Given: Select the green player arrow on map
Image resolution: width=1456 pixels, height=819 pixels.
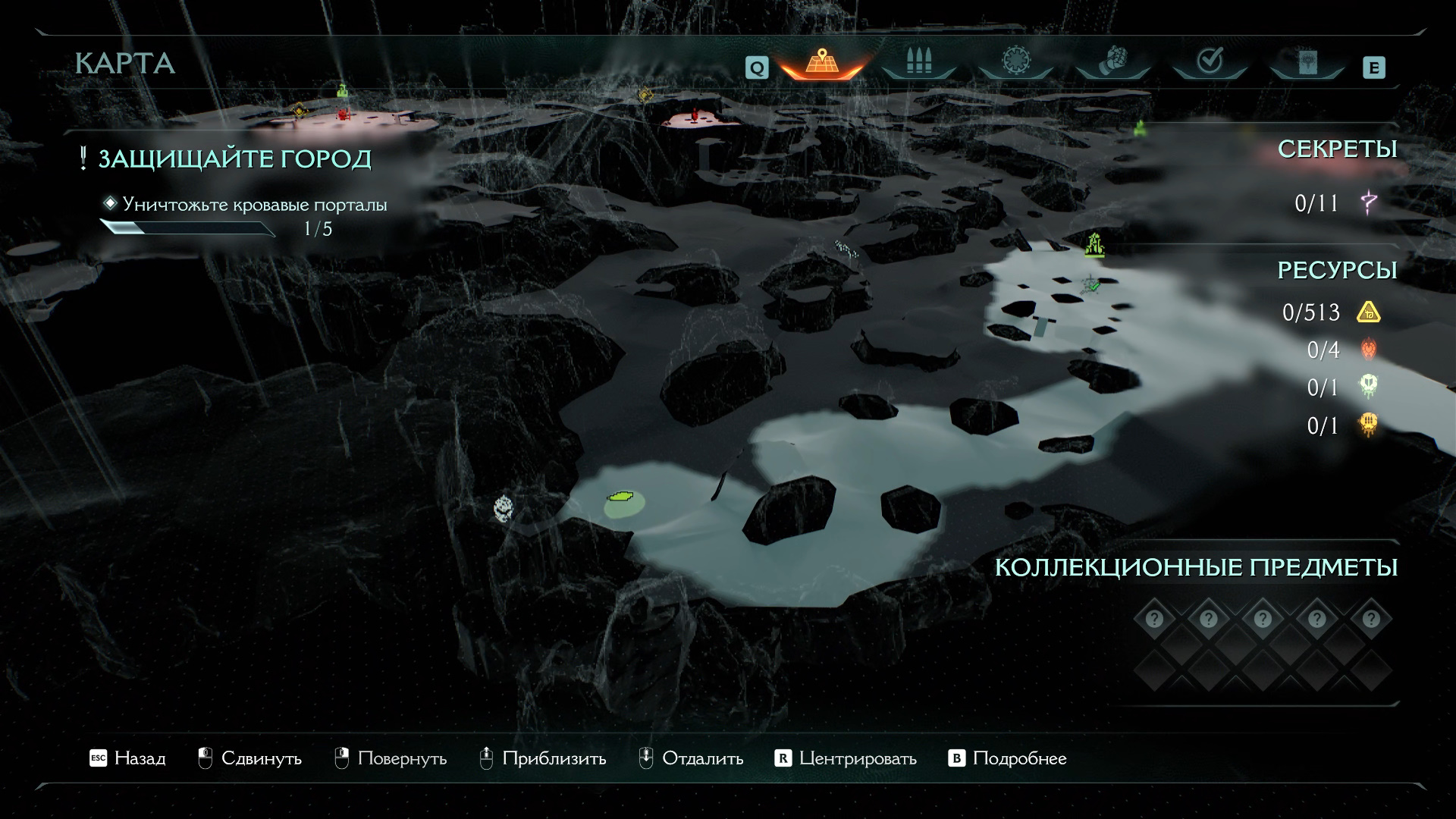Looking at the screenshot, I should (x=621, y=497).
